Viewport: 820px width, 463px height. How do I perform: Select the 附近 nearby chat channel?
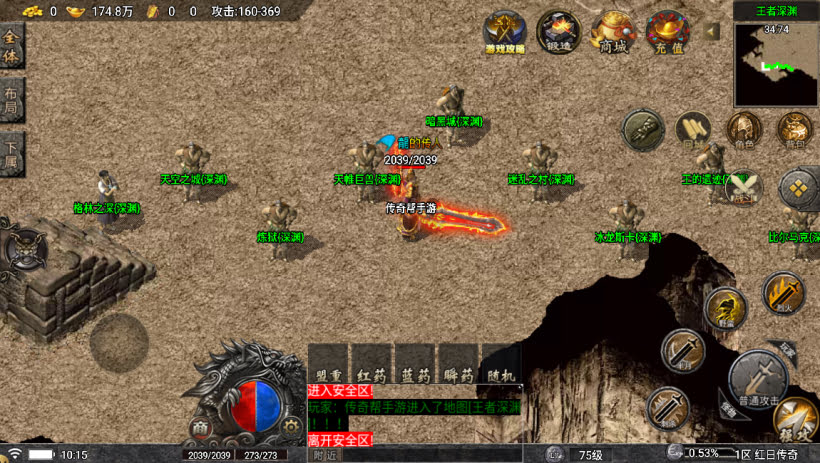click(325, 455)
